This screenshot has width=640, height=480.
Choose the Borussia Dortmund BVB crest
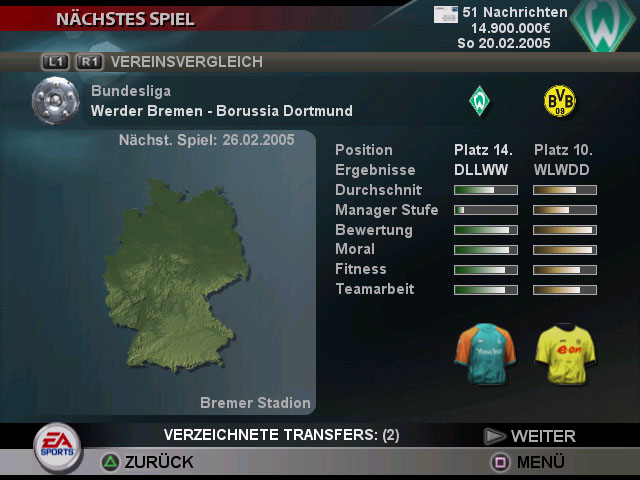pyautogui.click(x=559, y=100)
